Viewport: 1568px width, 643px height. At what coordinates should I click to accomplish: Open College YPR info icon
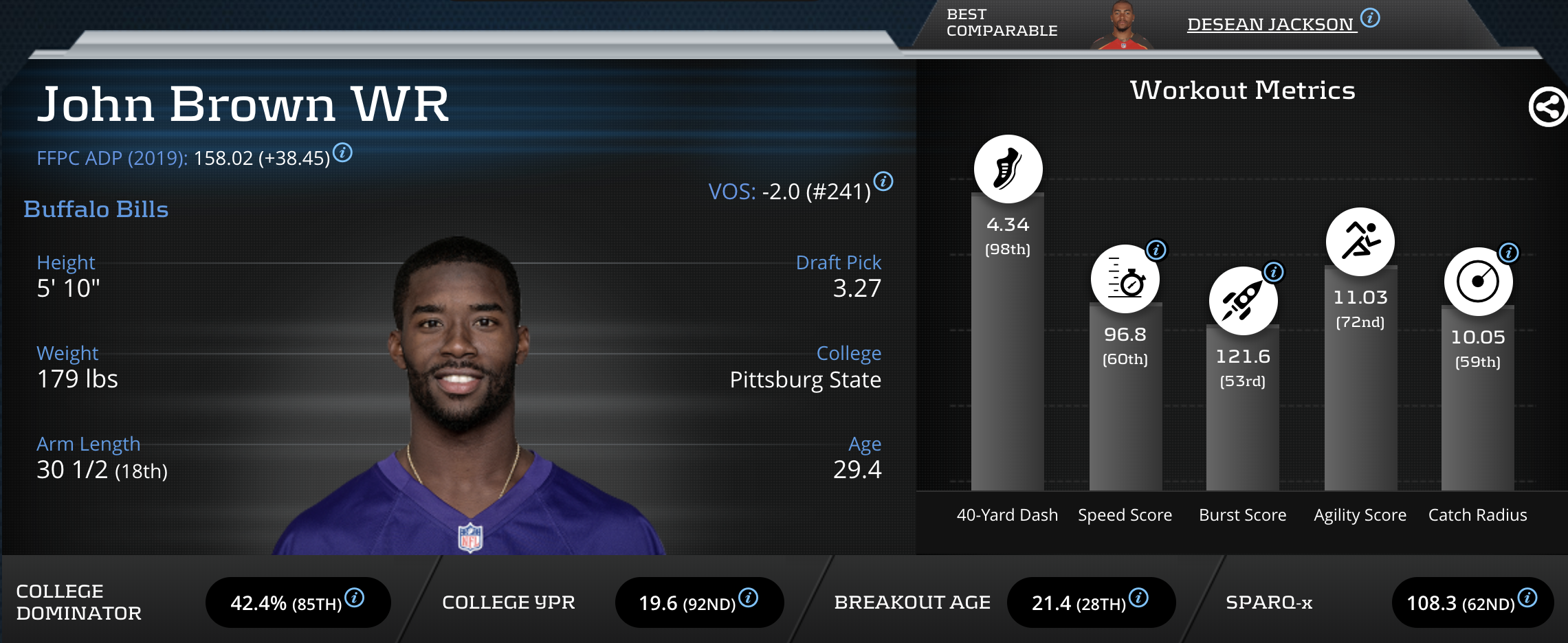(x=749, y=598)
